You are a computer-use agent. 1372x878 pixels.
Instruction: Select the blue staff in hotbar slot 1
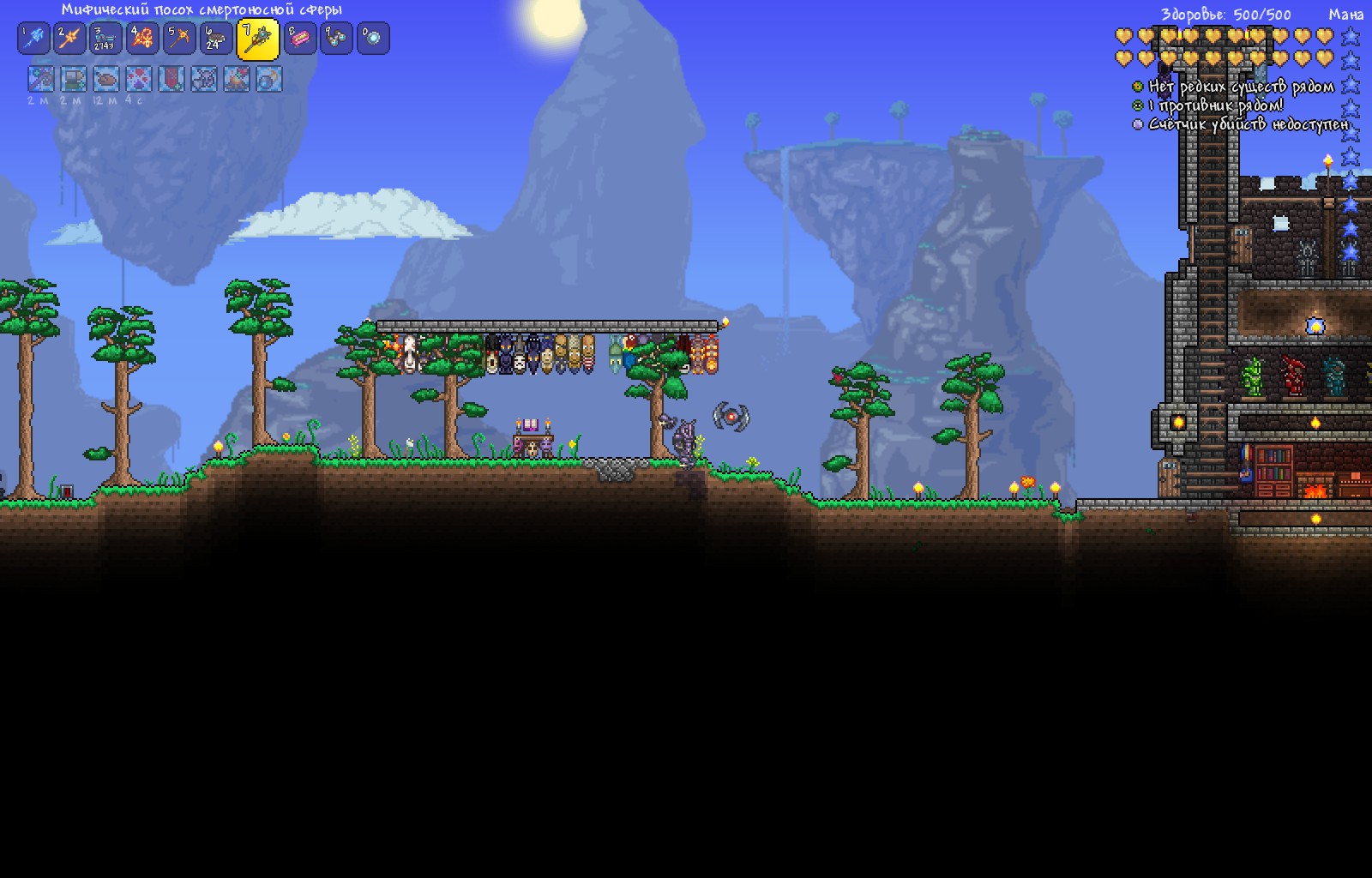[33, 39]
